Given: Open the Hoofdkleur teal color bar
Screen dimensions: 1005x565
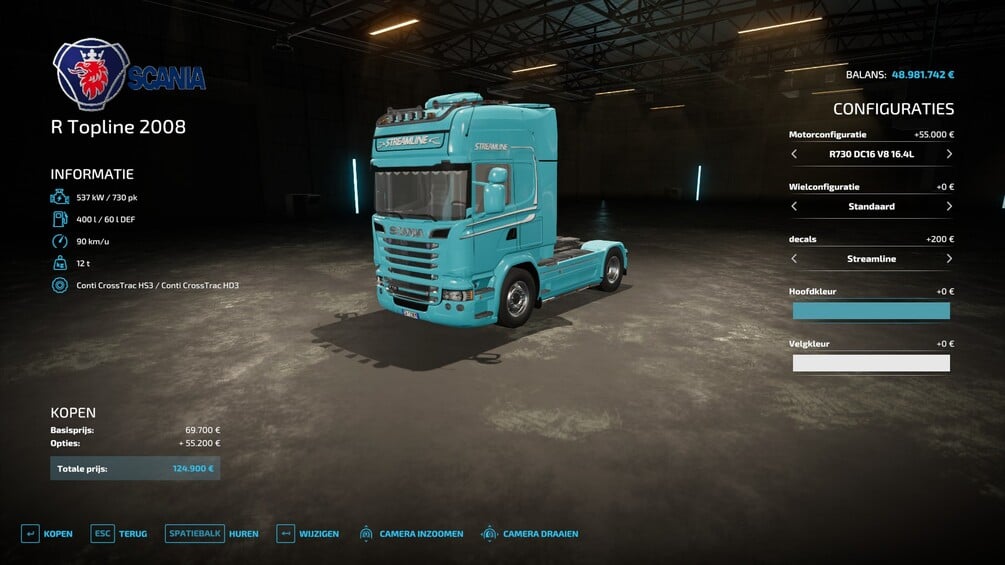Looking at the screenshot, I should (871, 311).
